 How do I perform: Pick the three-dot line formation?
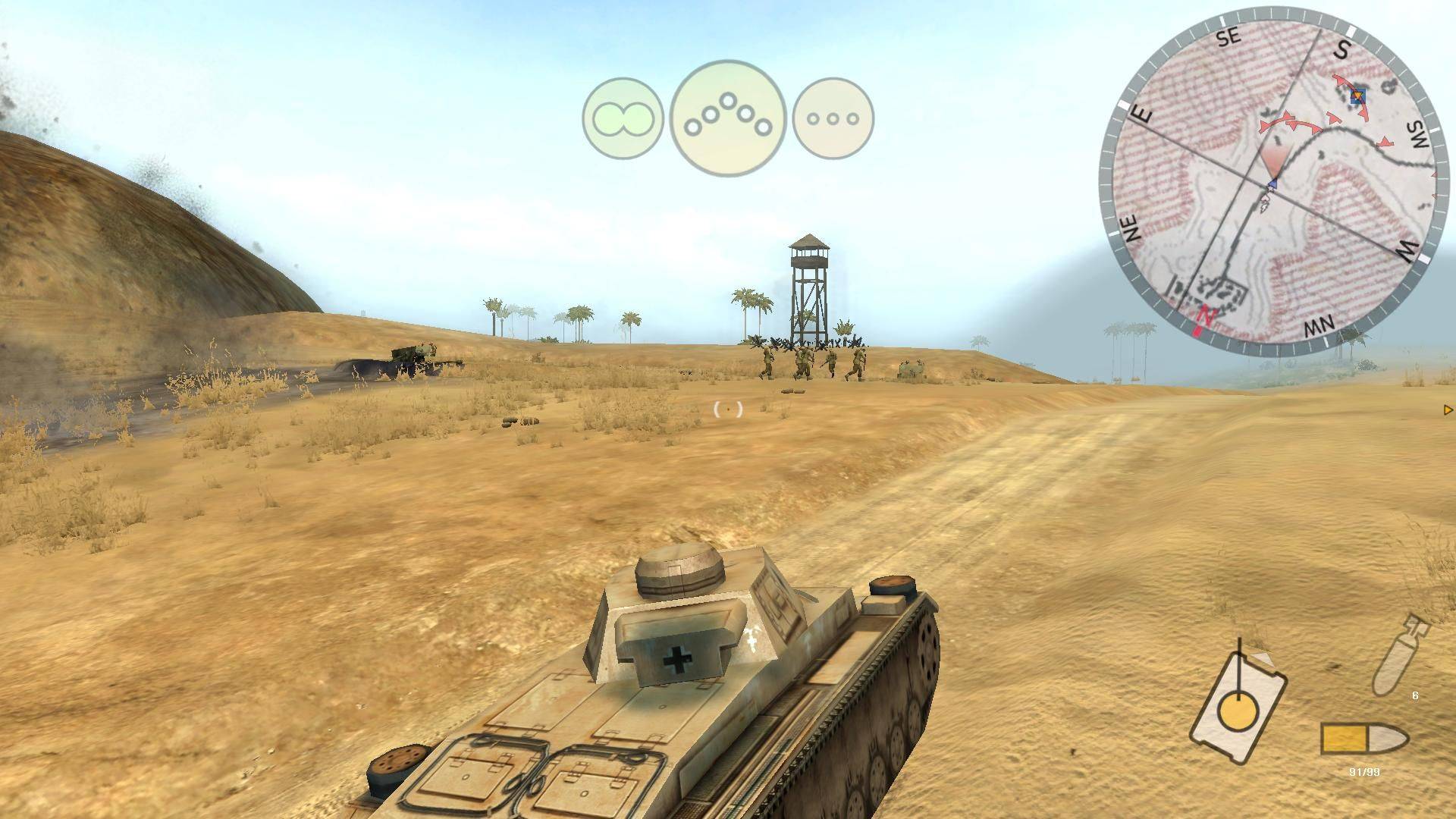pos(833,119)
